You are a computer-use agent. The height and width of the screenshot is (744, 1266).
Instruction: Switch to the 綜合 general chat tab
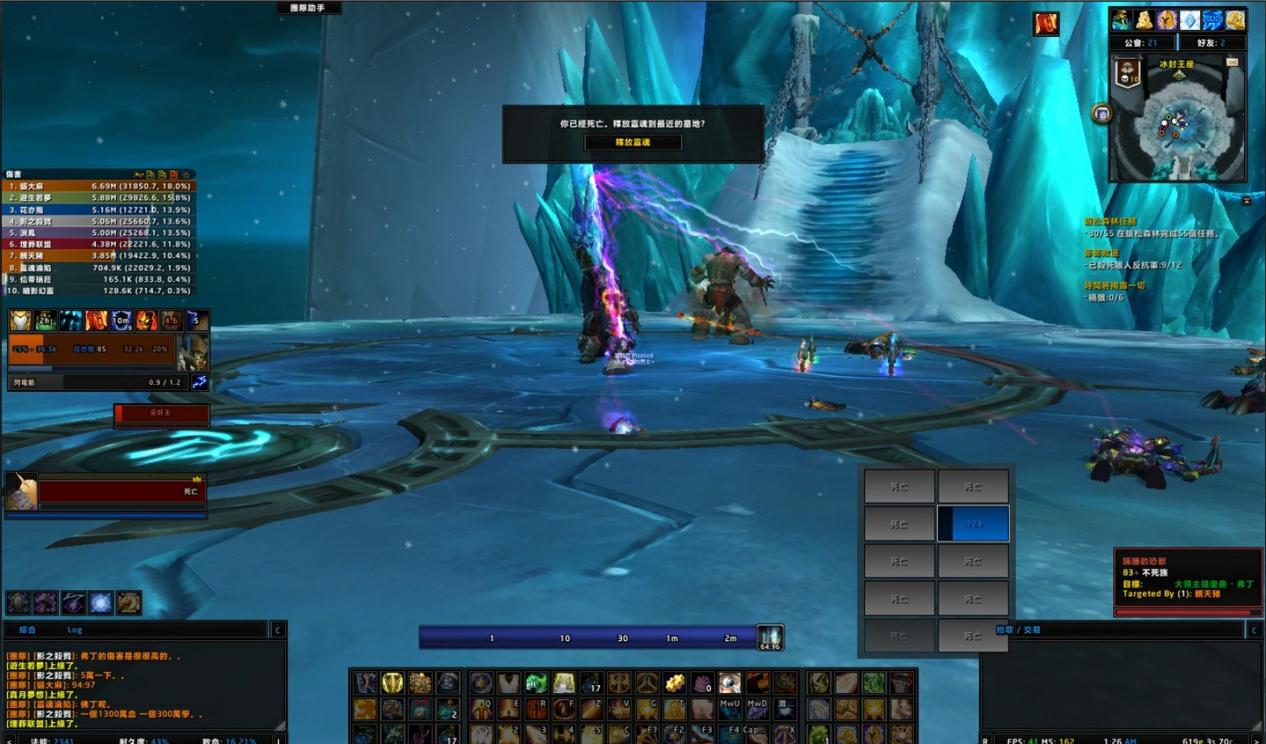27,630
